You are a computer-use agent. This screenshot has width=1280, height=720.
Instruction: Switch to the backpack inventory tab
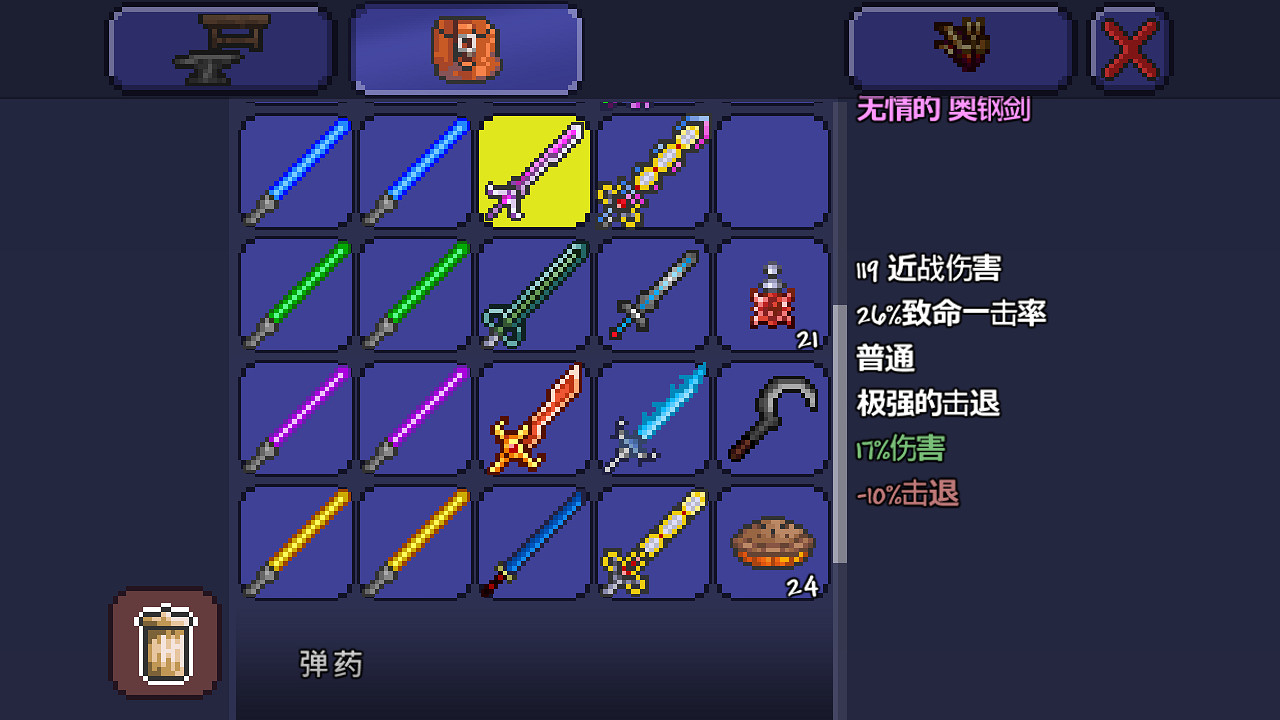(x=465, y=47)
